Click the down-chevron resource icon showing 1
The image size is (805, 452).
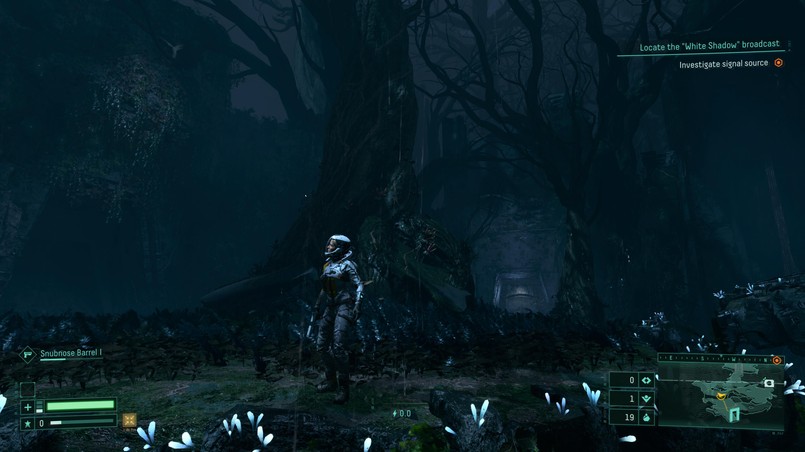tap(646, 399)
